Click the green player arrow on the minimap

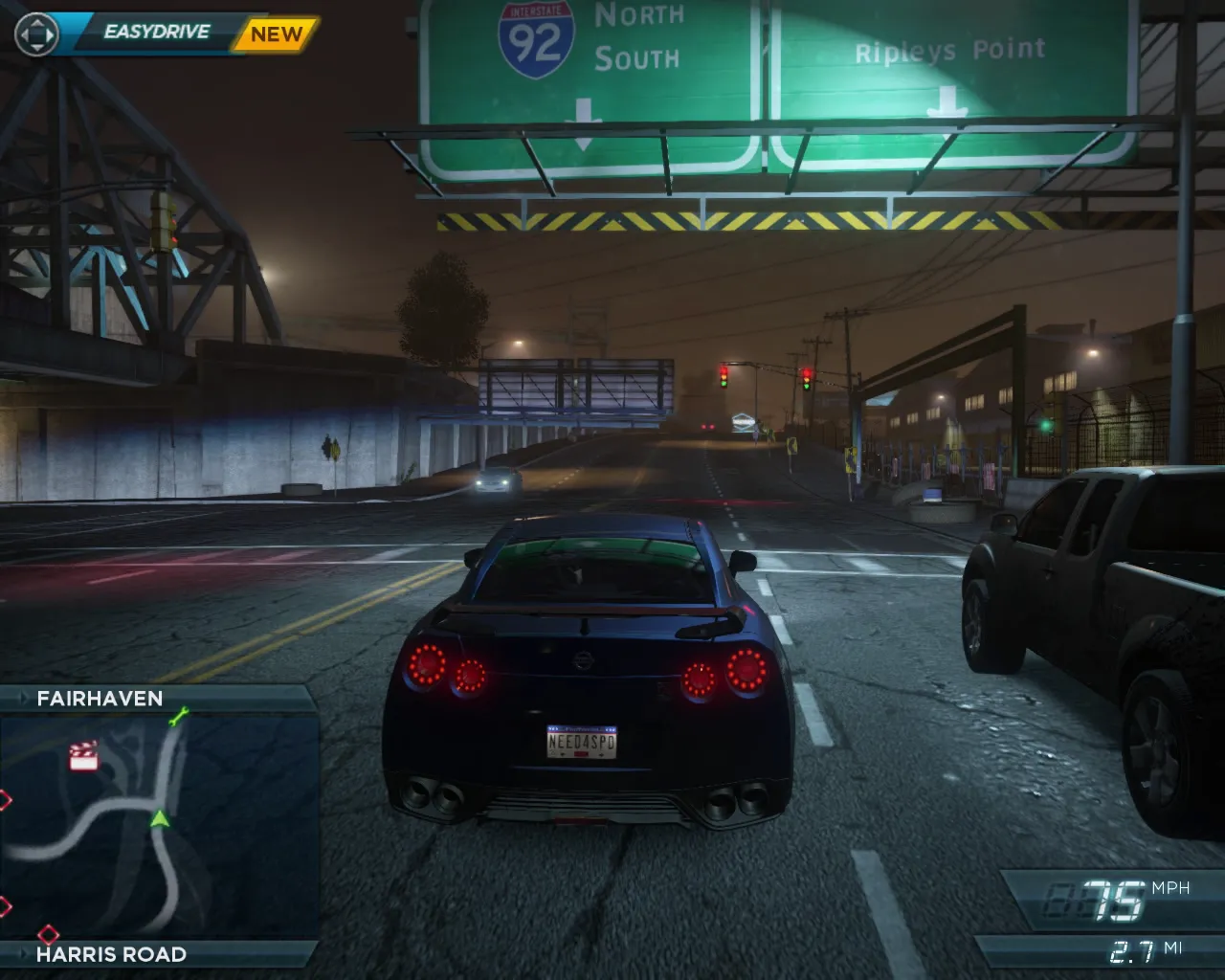tap(160, 818)
